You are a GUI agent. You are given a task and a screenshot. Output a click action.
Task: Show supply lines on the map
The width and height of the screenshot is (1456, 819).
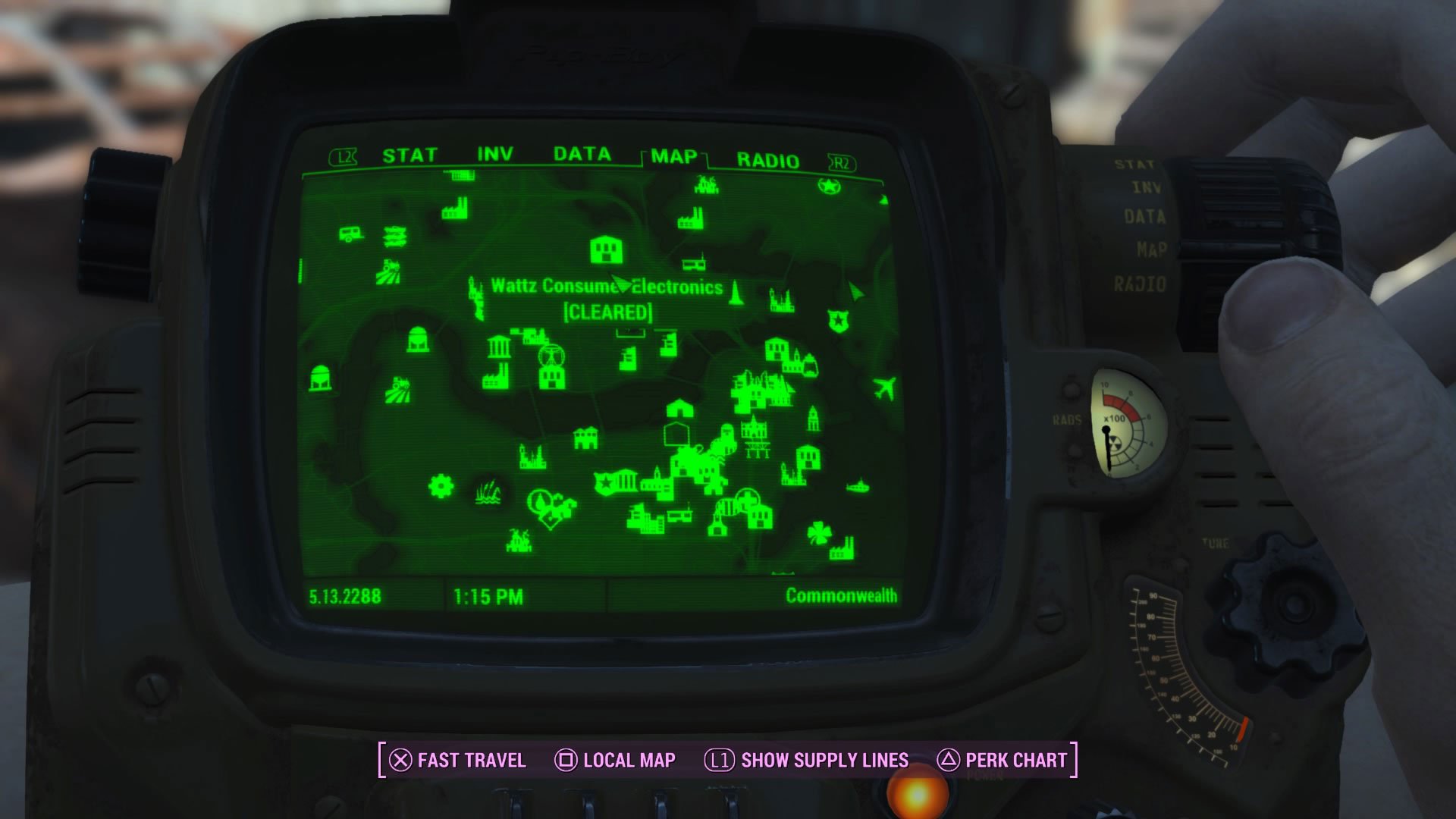(x=807, y=760)
